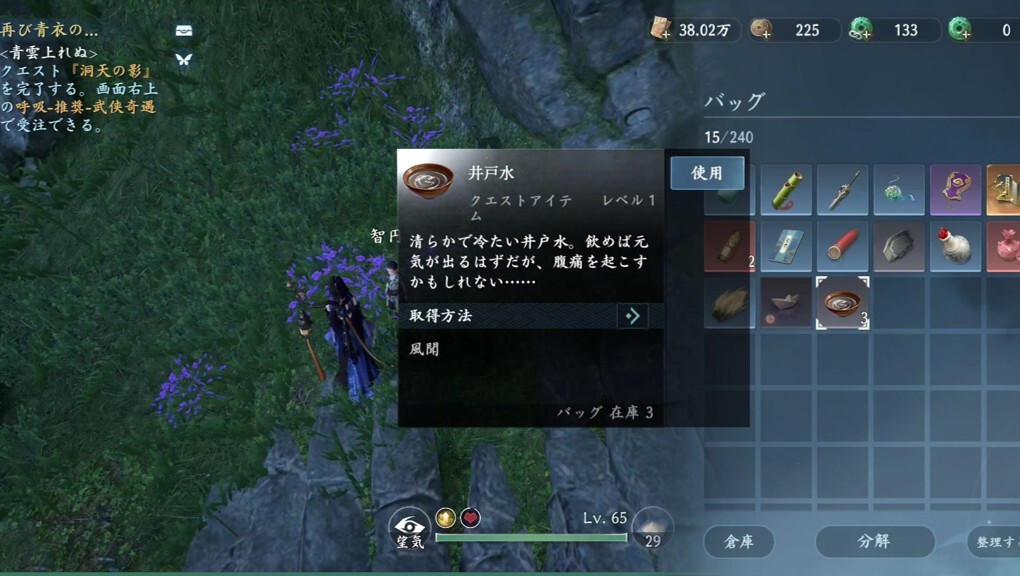Use the well water with 使用 button

point(707,173)
